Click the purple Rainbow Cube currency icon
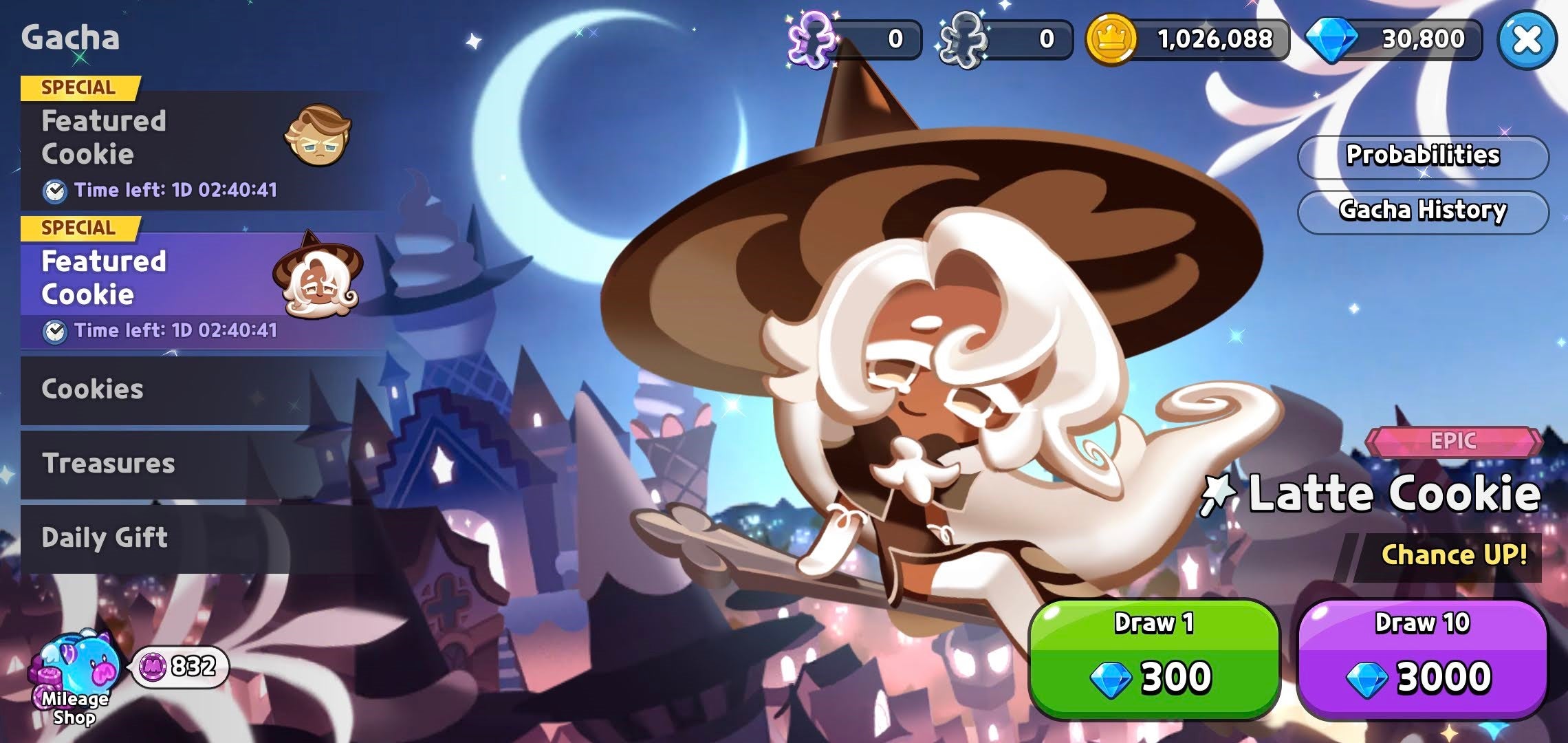This screenshot has height=743, width=1568. point(815,39)
